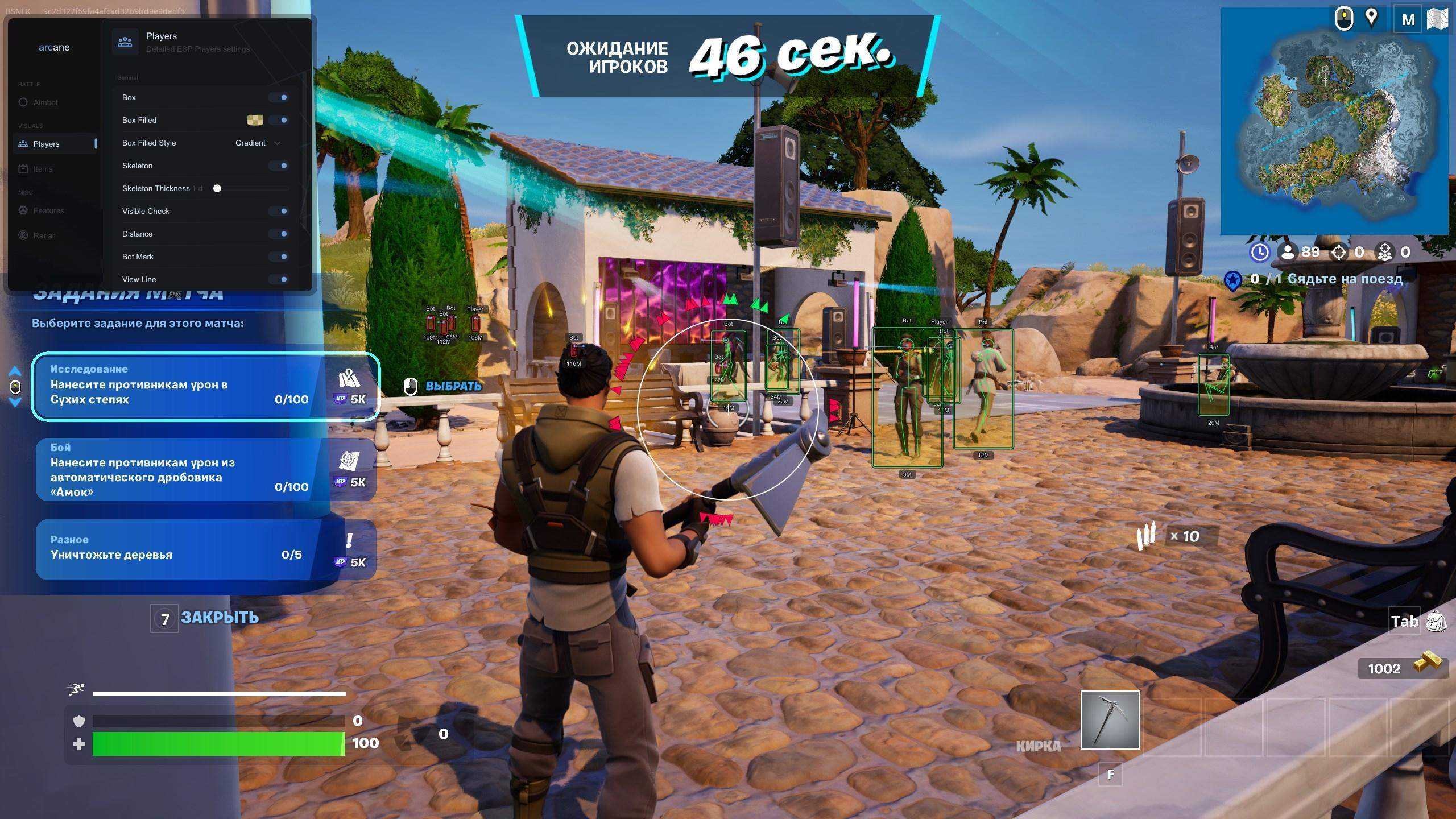The image size is (1456, 819).
Task: Open the Radar settings icon
Action: click(23, 235)
